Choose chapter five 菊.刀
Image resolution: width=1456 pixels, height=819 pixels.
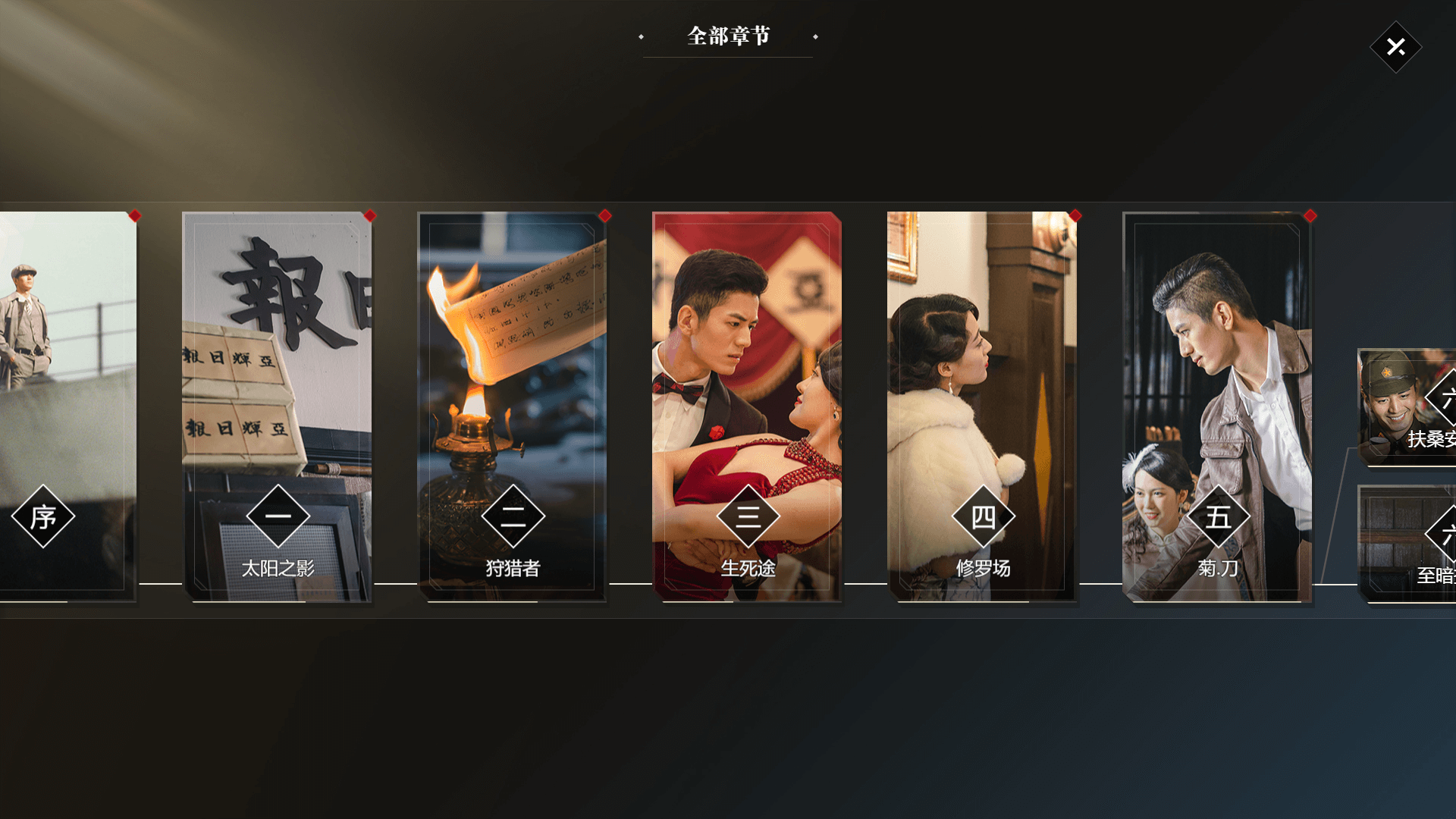coord(1217,406)
